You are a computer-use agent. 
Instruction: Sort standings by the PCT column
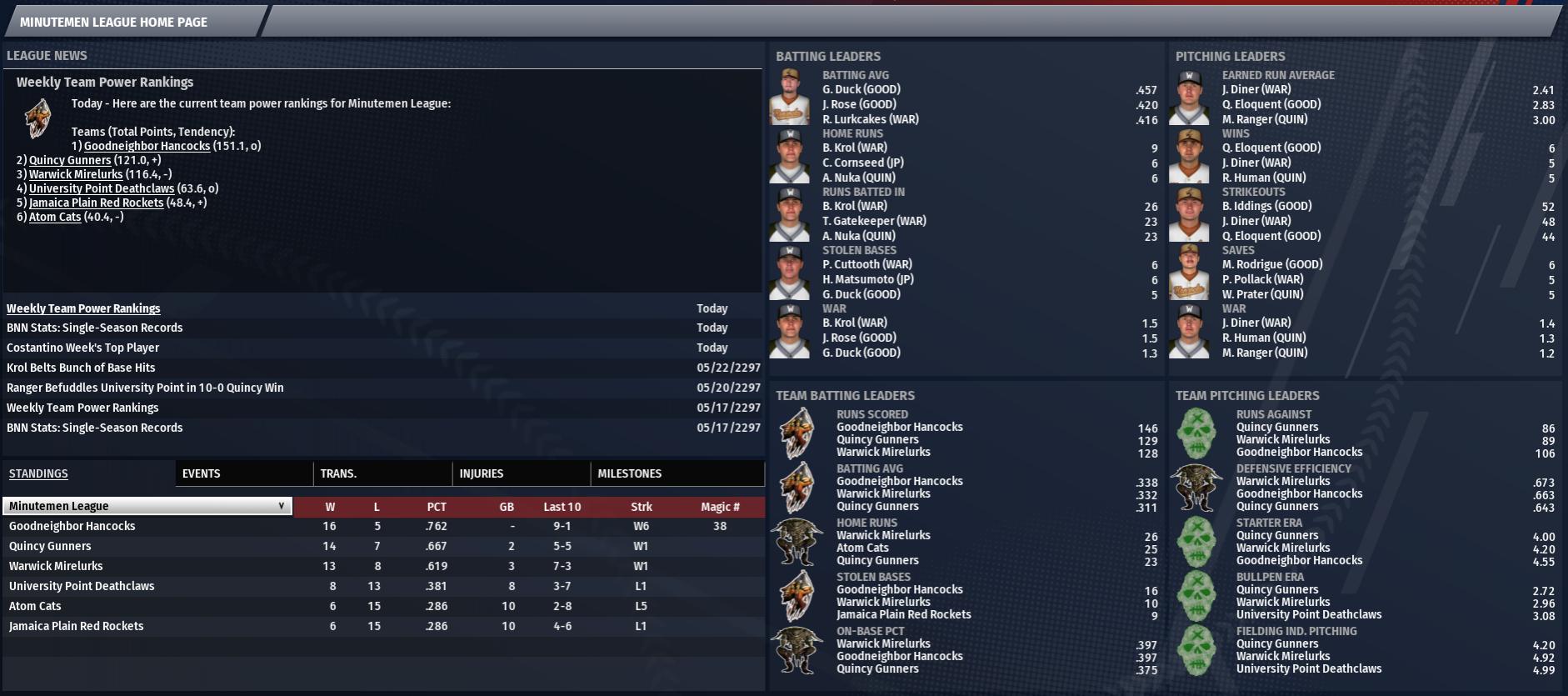tap(437, 507)
